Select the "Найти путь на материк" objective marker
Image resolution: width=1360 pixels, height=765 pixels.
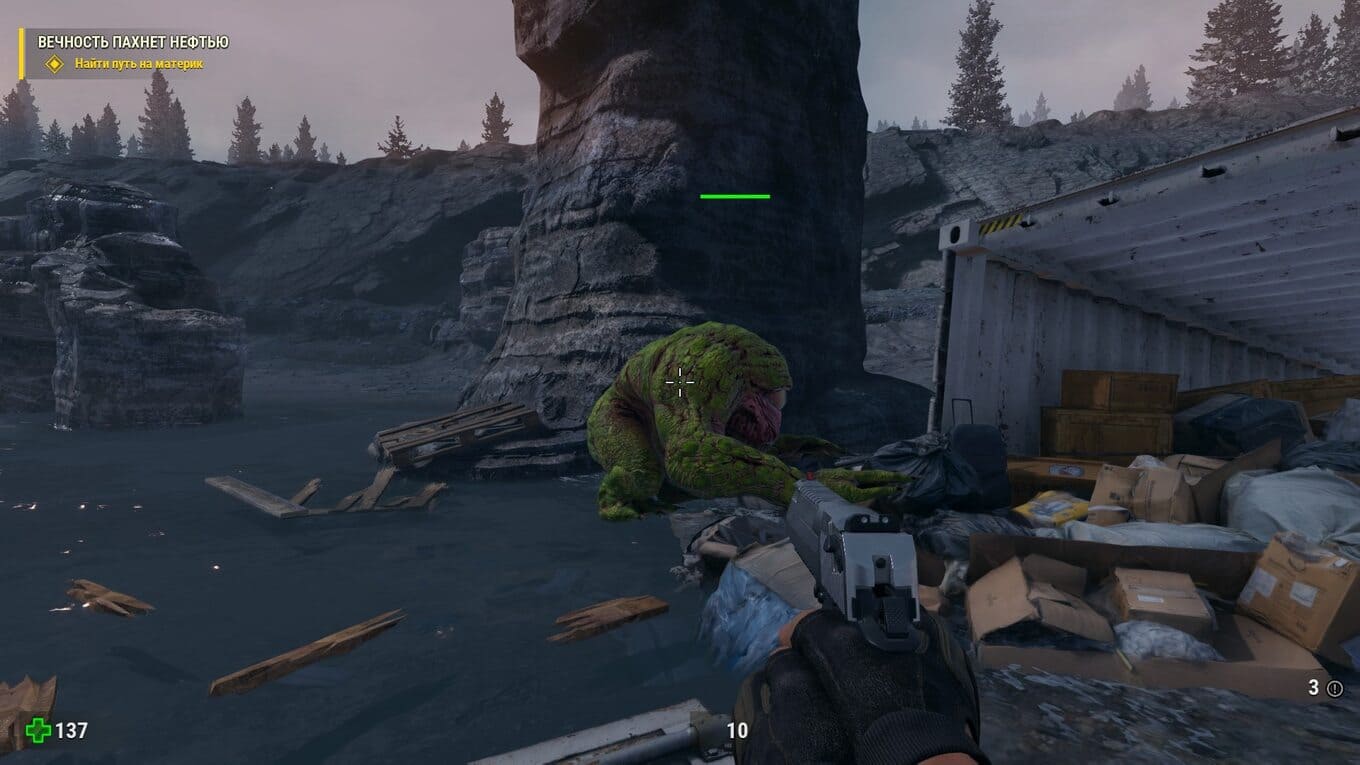pos(55,64)
